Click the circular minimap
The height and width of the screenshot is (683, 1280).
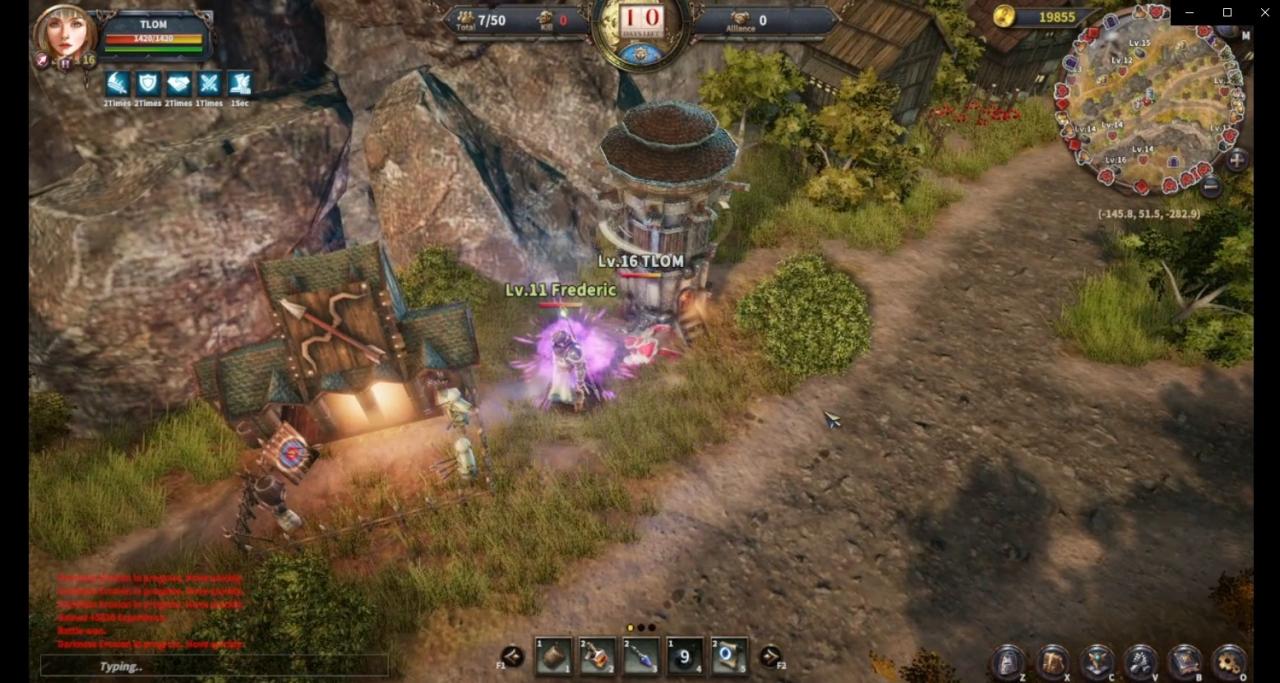click(1150, 100)
